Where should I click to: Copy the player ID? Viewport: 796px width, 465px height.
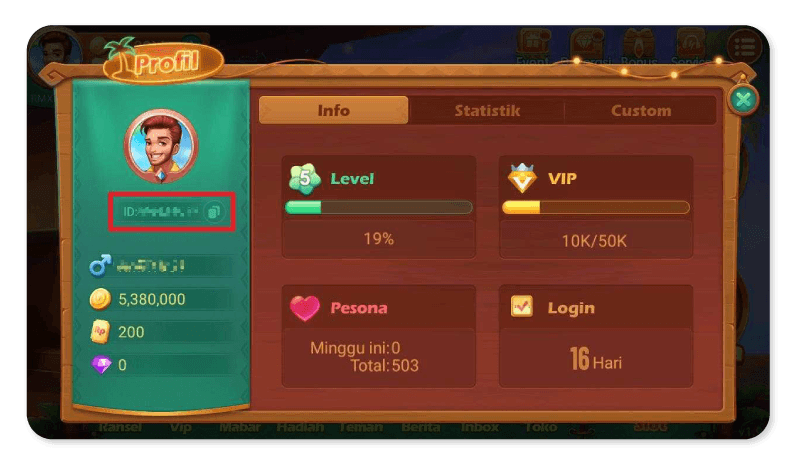click(x=213, y=212)
